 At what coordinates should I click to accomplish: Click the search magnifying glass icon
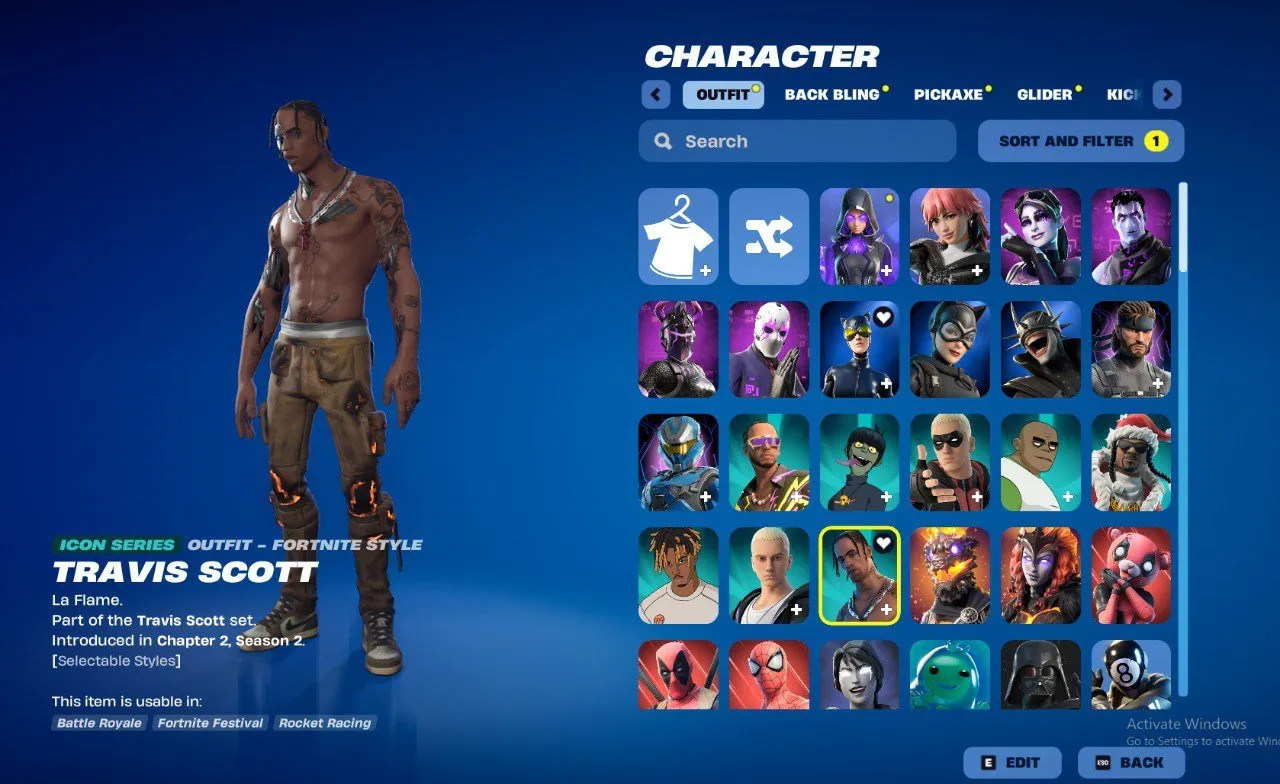pyautogui.click(x=663, y=141)
